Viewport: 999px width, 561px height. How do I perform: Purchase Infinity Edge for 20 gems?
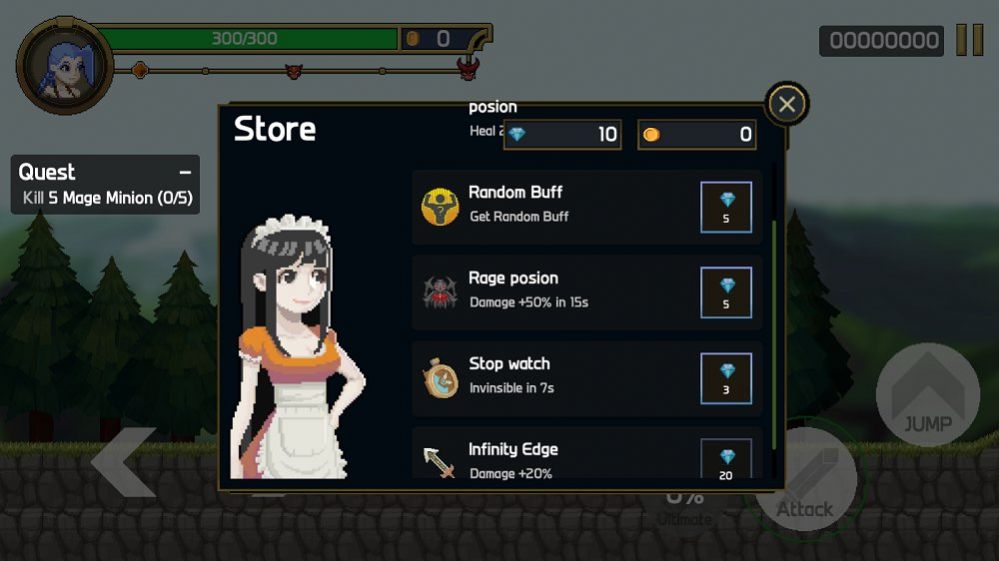click(726, 461)
